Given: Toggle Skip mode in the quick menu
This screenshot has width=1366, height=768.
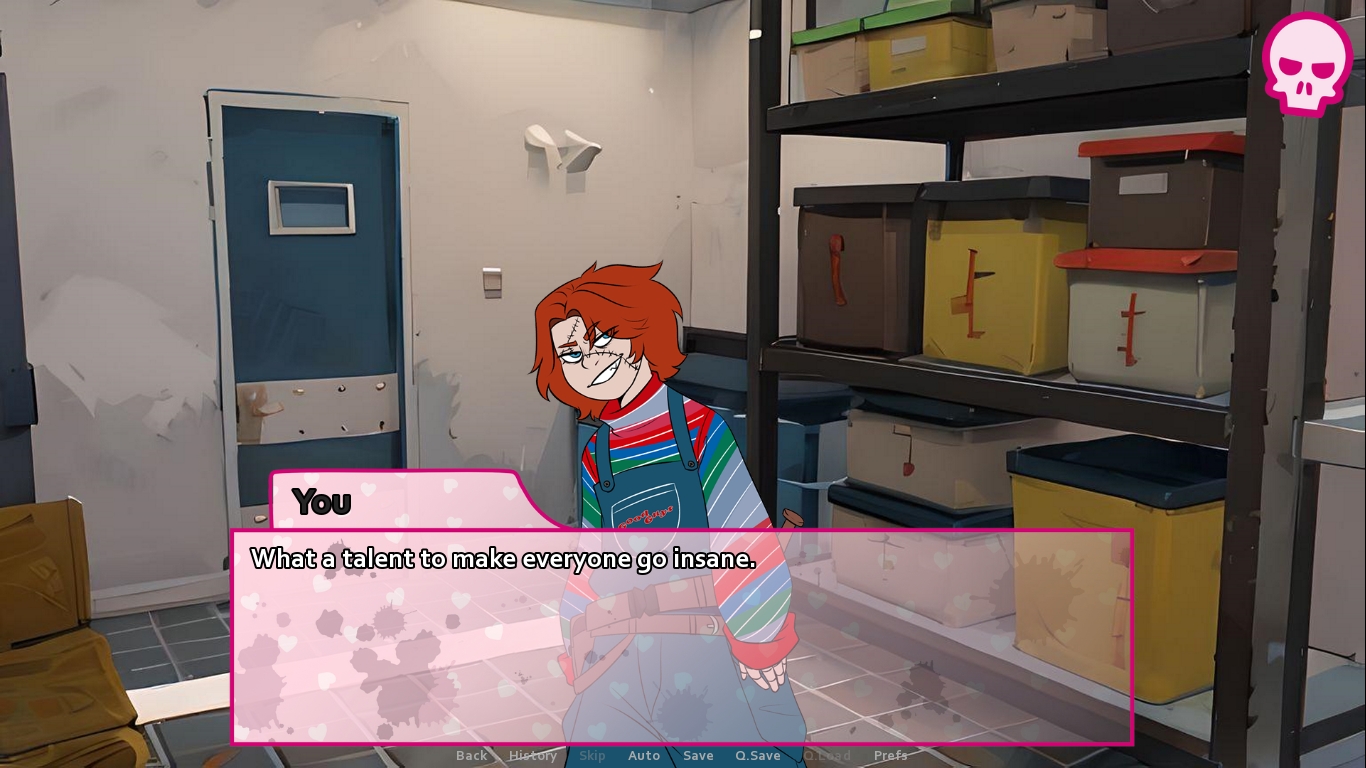Looking at the screenshot, I should pyautogui.click(x=592, y=756).
